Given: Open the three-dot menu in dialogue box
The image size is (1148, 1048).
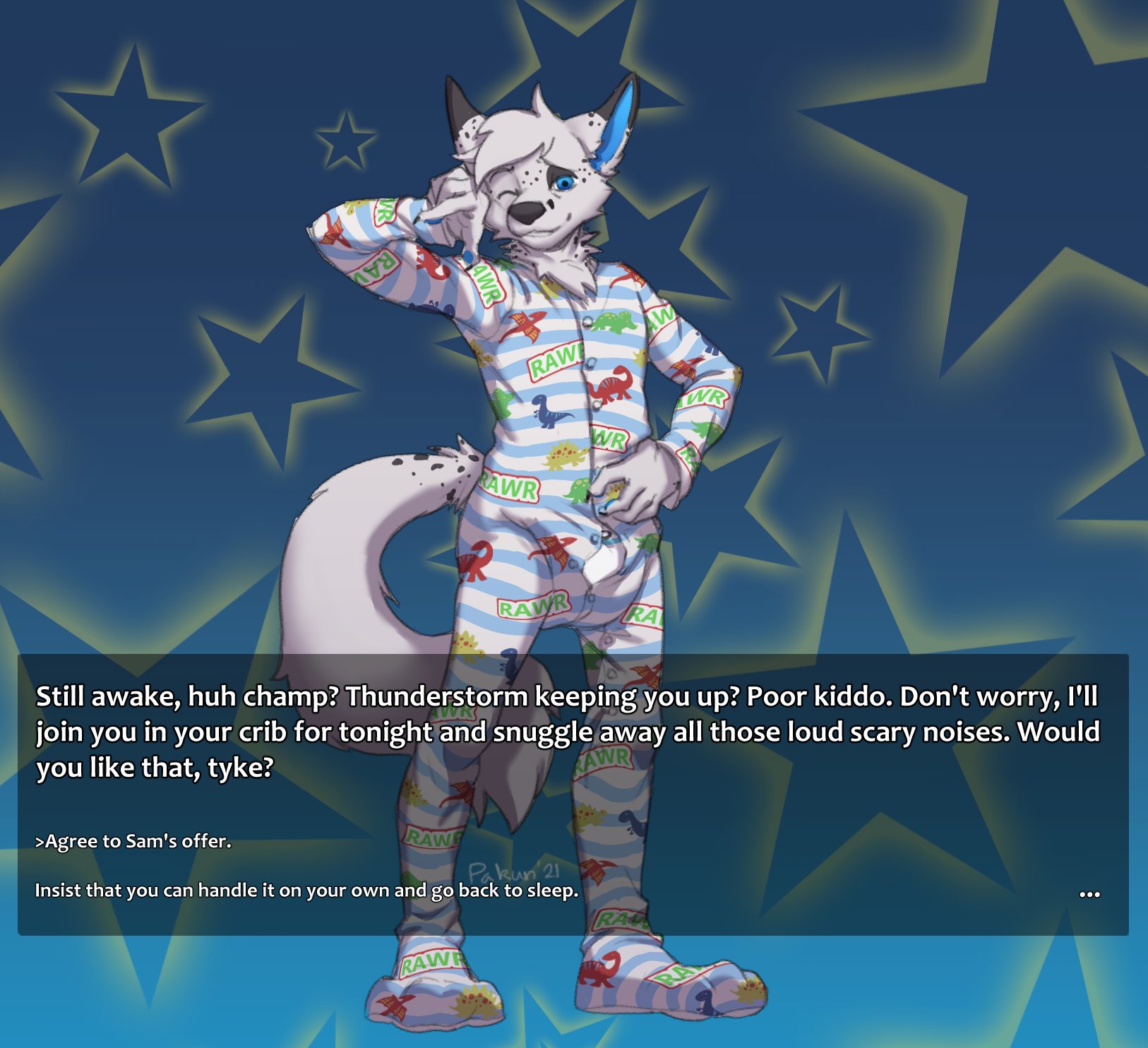Looking at the screenshot, I should coord(1089,894).
